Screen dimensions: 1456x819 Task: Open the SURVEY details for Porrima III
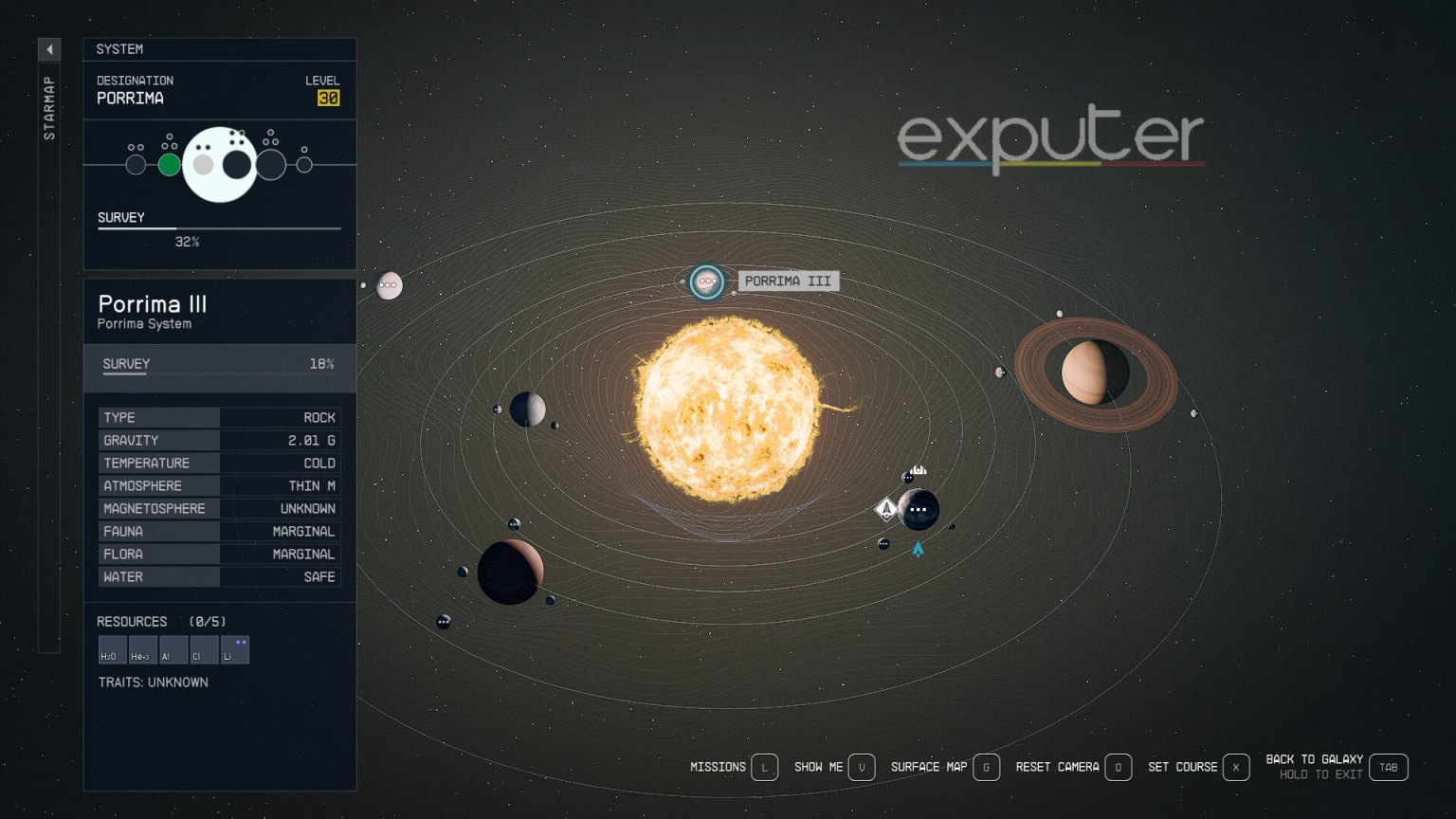point(125,364)
